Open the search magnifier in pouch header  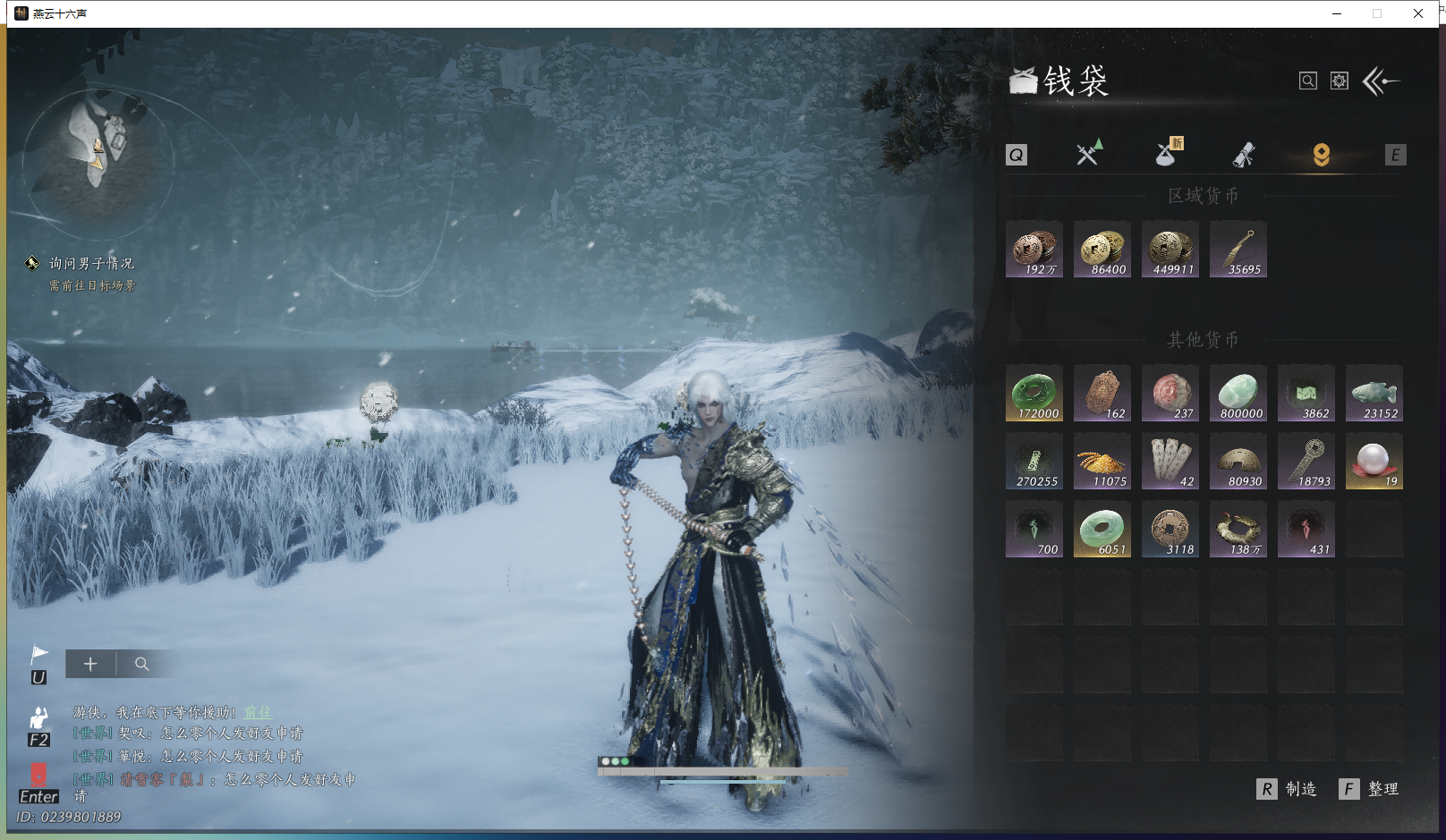coord(1307,81)
